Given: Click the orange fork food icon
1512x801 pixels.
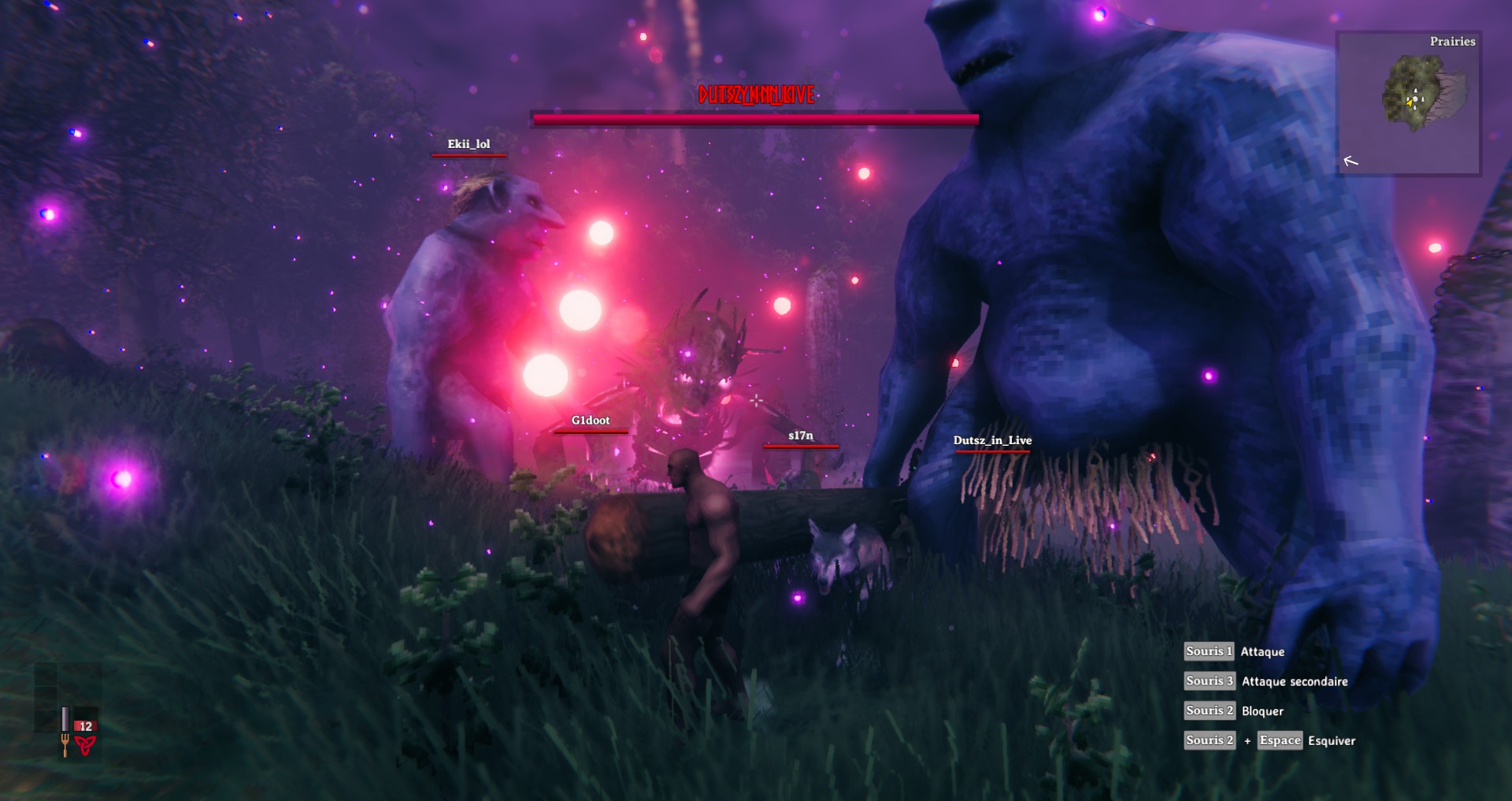Looking at the screenshot, I should coord(65,744).
